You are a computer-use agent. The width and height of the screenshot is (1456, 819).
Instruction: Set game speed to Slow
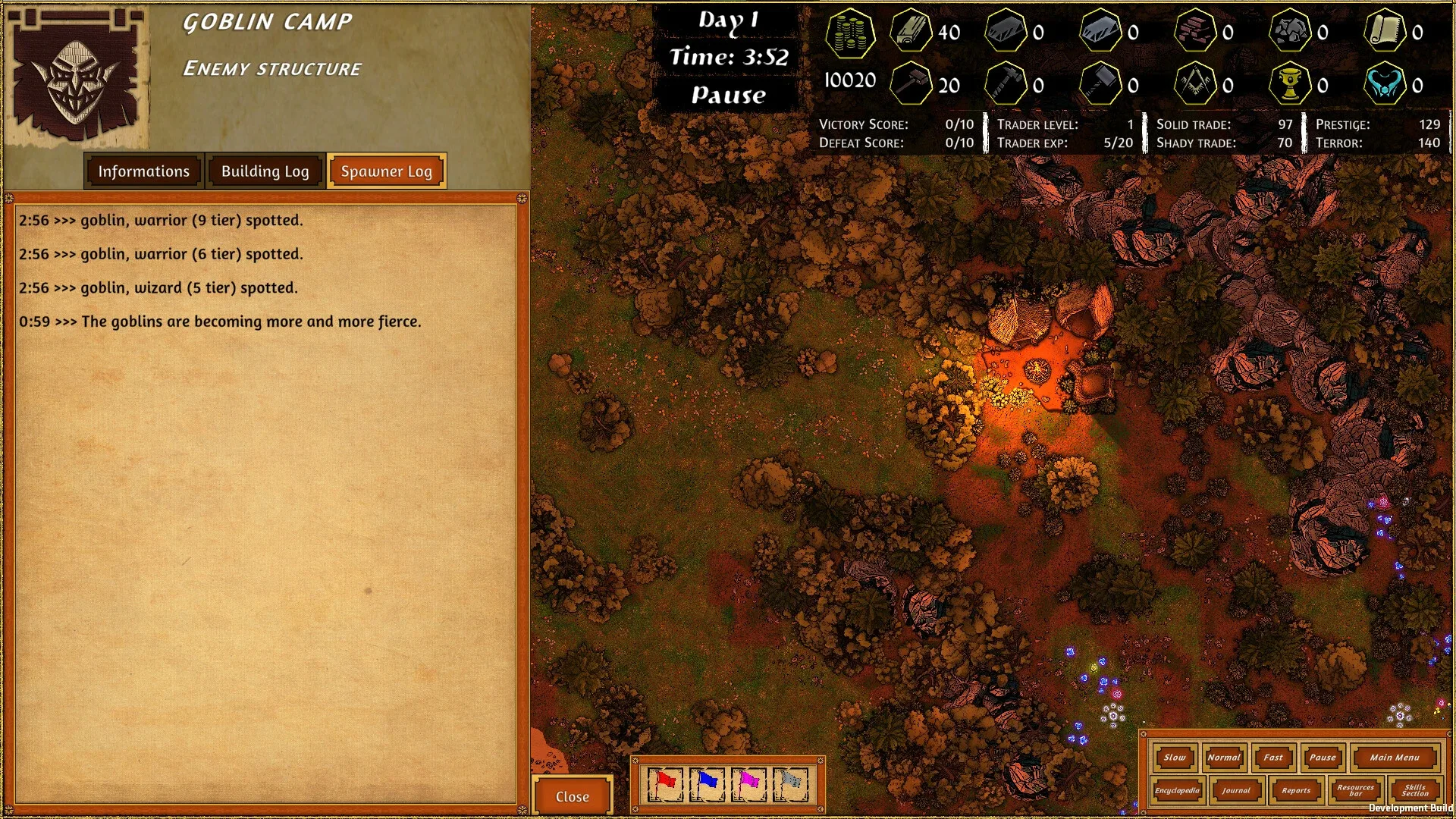pyautogui.click(x=1175, y=757)
